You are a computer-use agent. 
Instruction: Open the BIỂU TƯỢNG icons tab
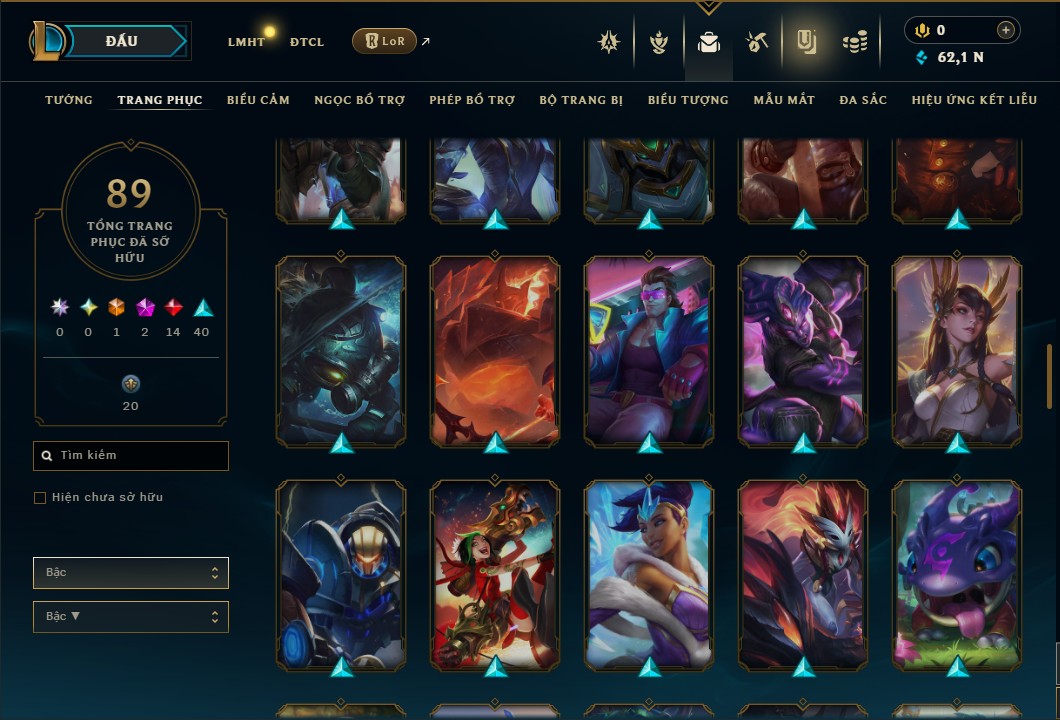pyautogui.click(x=688, y=100)
